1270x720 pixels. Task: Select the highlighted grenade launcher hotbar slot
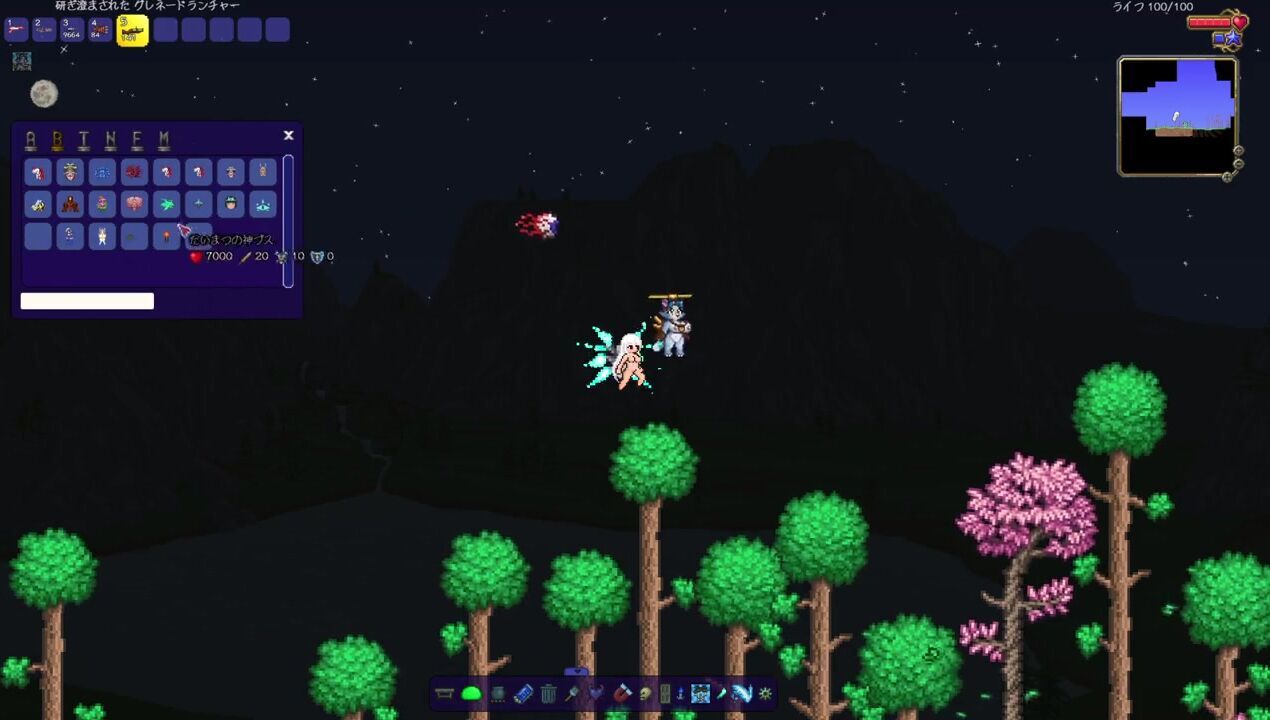133,30
